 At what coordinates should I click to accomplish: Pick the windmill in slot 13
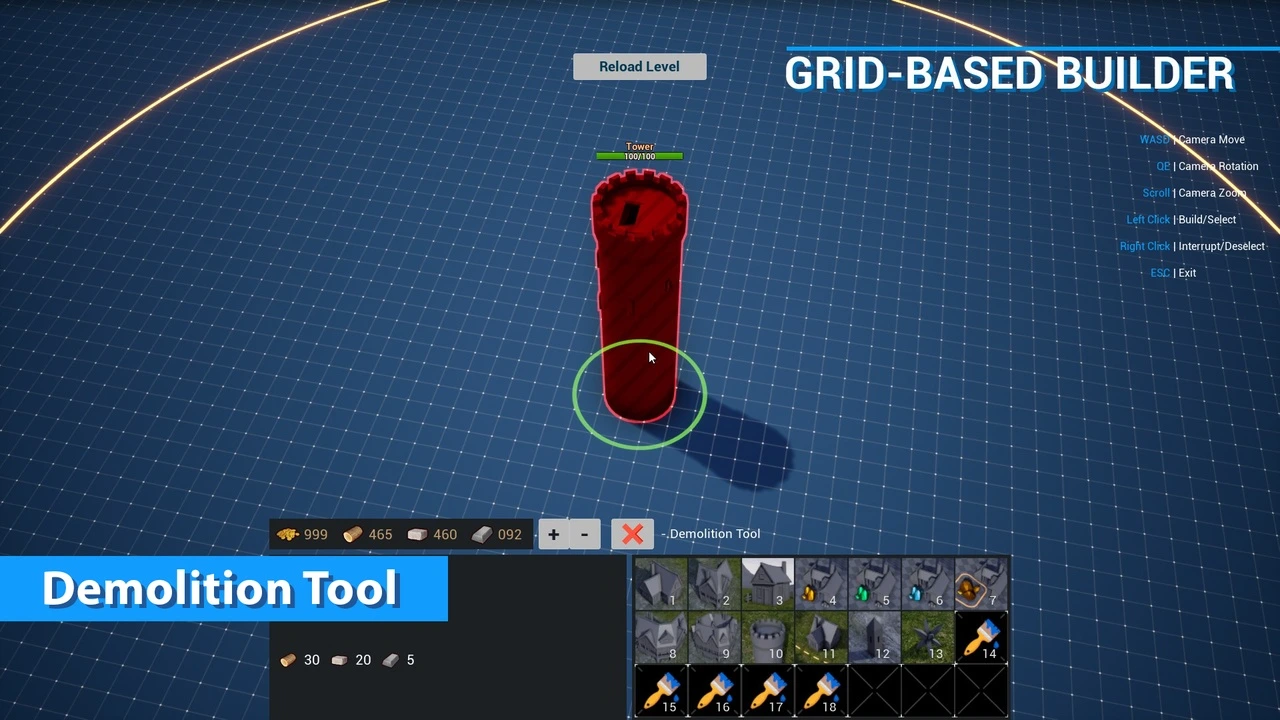[x=927, y=637]
